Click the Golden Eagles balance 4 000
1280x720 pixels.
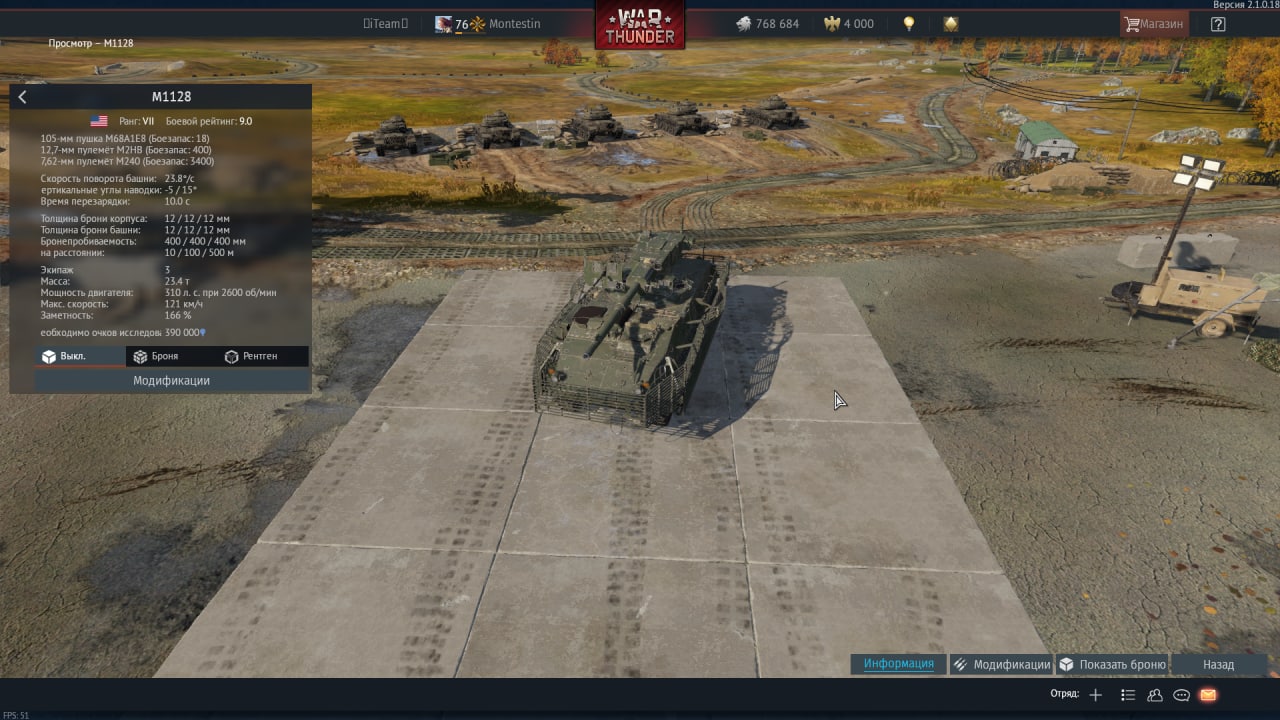pyautogui.click(x=848, y=24)
